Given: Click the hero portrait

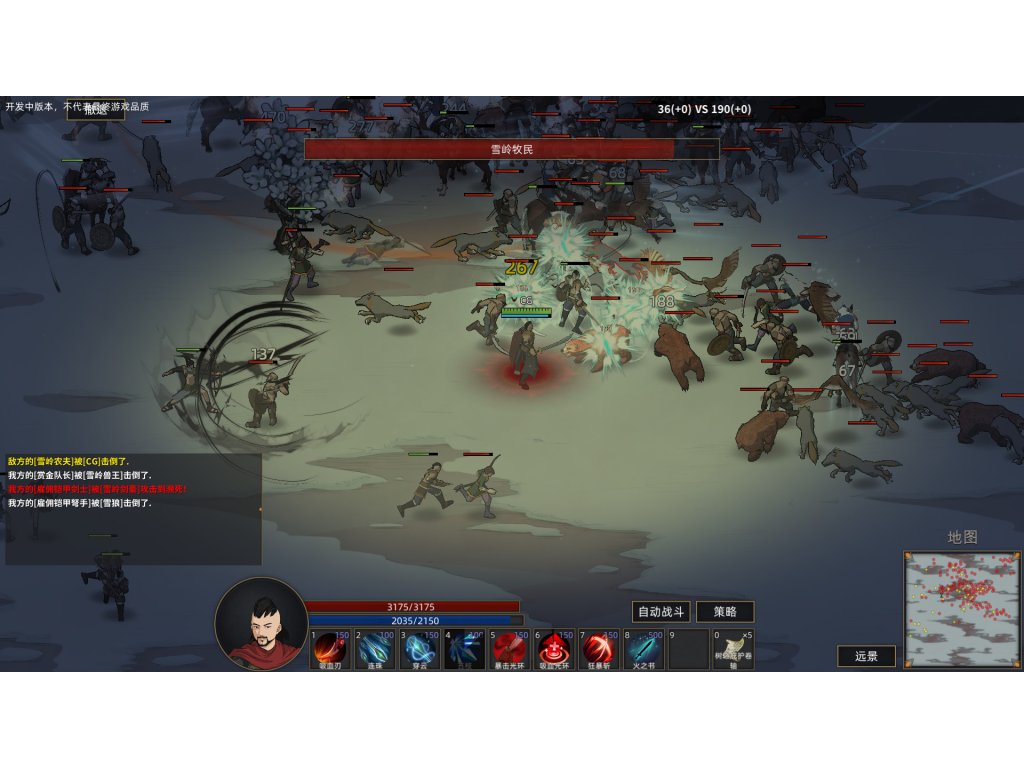Looking at the screenshot, I should (262, 623).
